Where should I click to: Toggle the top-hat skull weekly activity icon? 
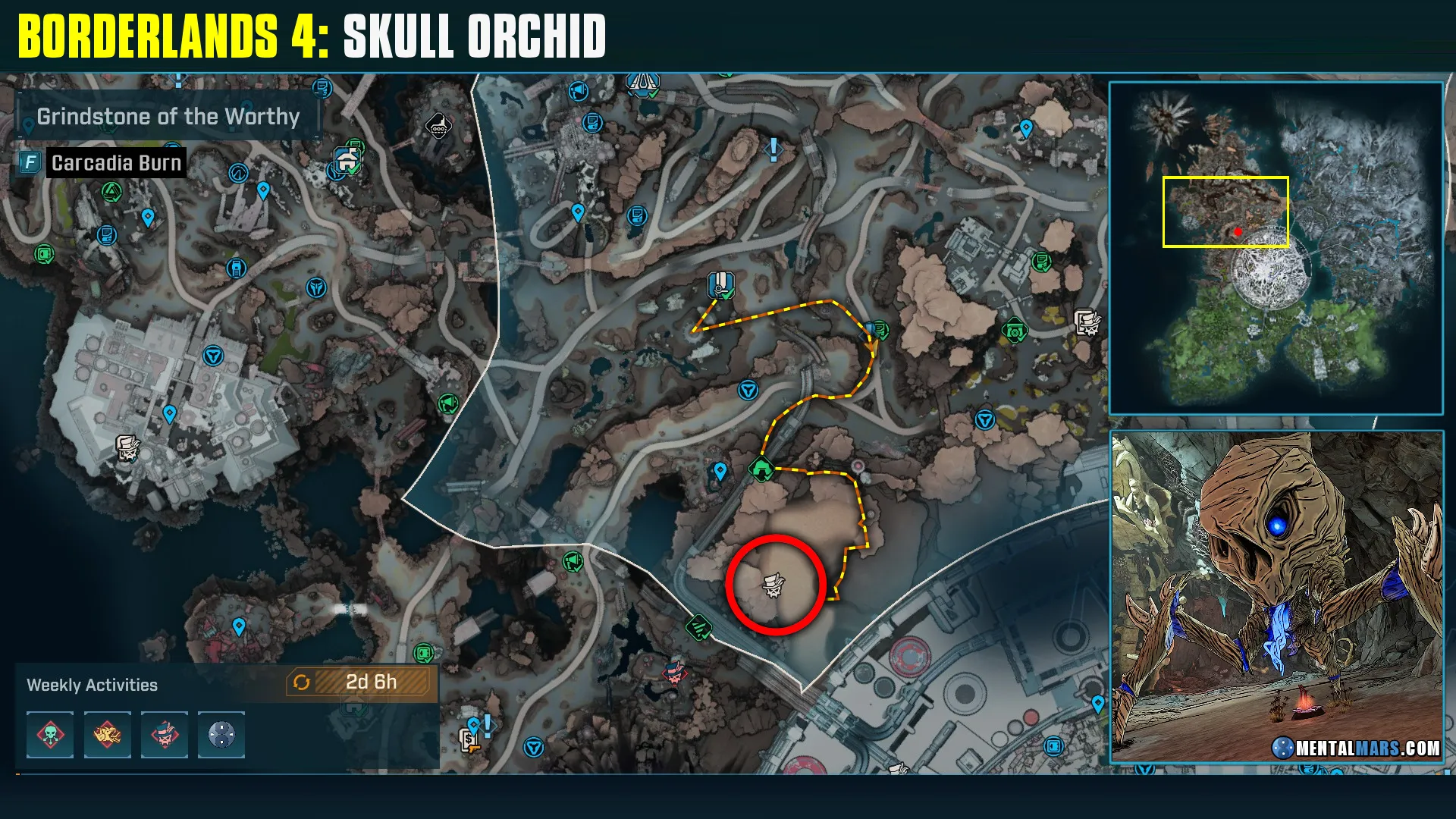164,735
